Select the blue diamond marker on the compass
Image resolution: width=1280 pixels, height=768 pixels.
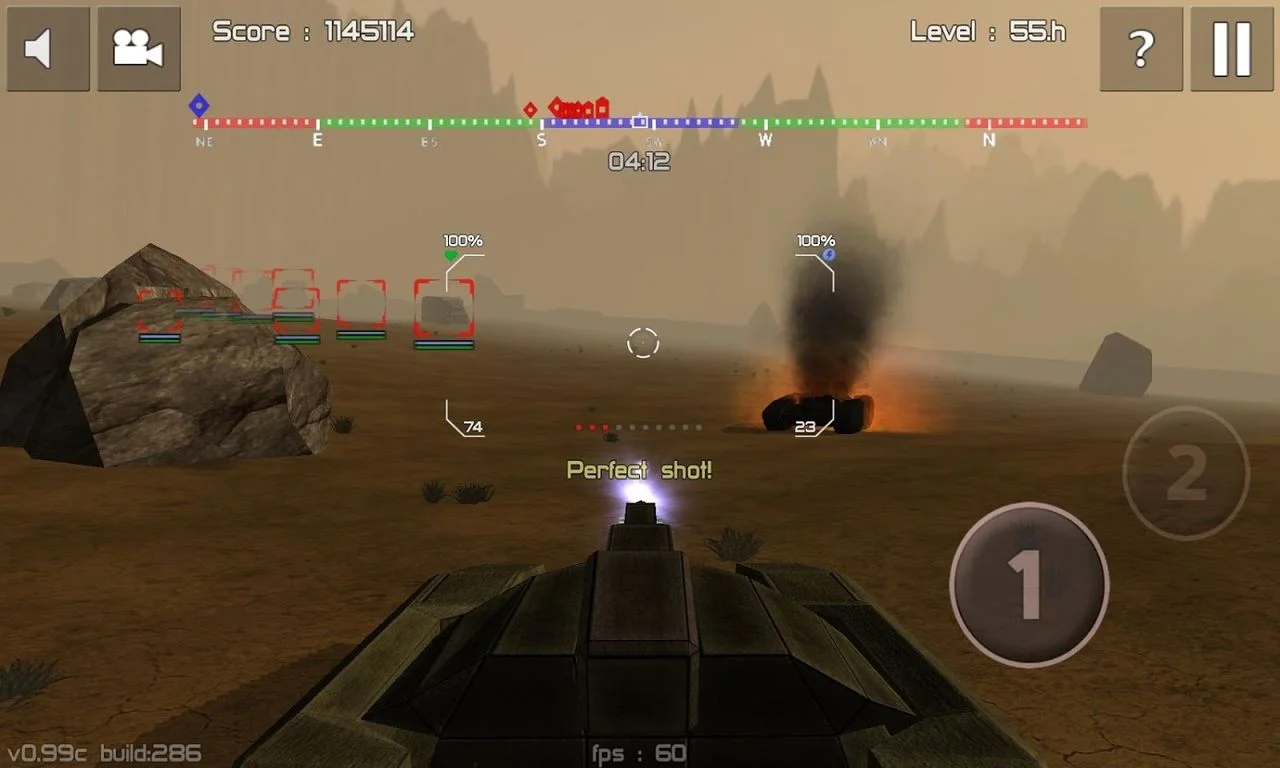pos(199,103)
